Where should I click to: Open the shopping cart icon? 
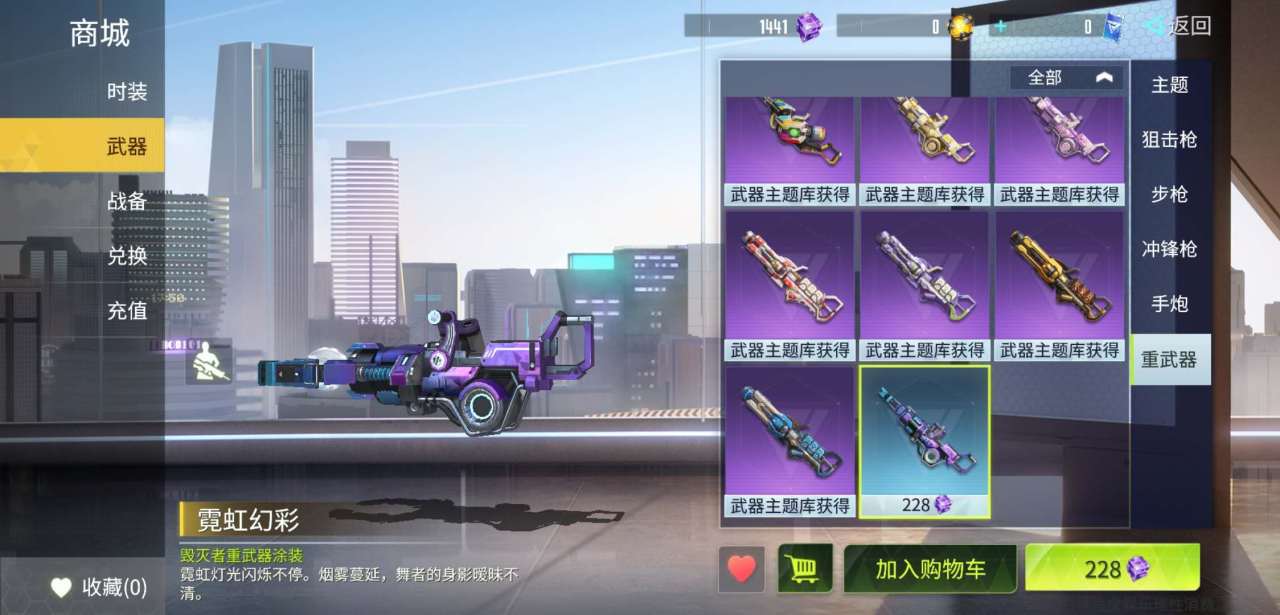click(804, 569)
